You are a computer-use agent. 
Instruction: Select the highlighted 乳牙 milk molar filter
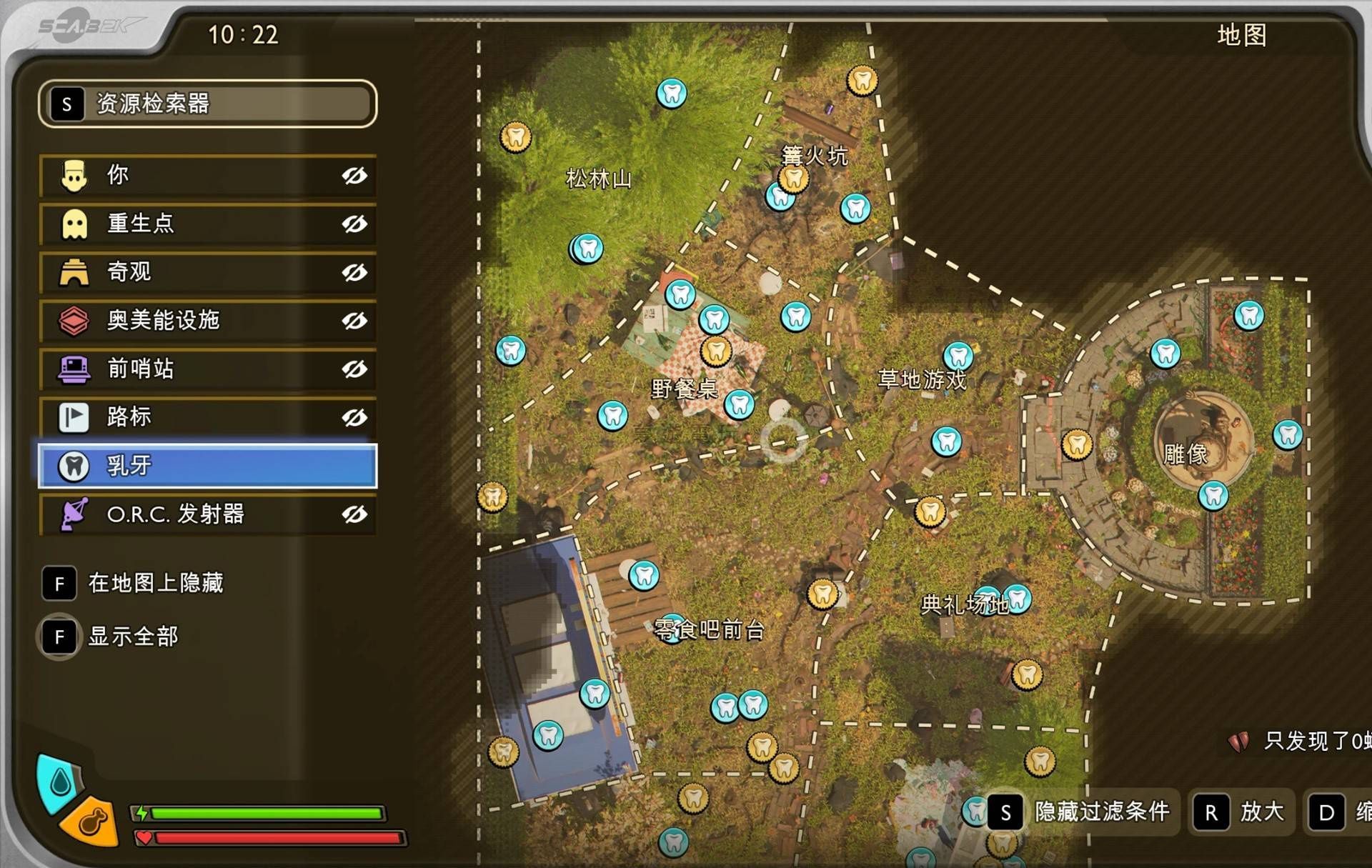(207, 466)
